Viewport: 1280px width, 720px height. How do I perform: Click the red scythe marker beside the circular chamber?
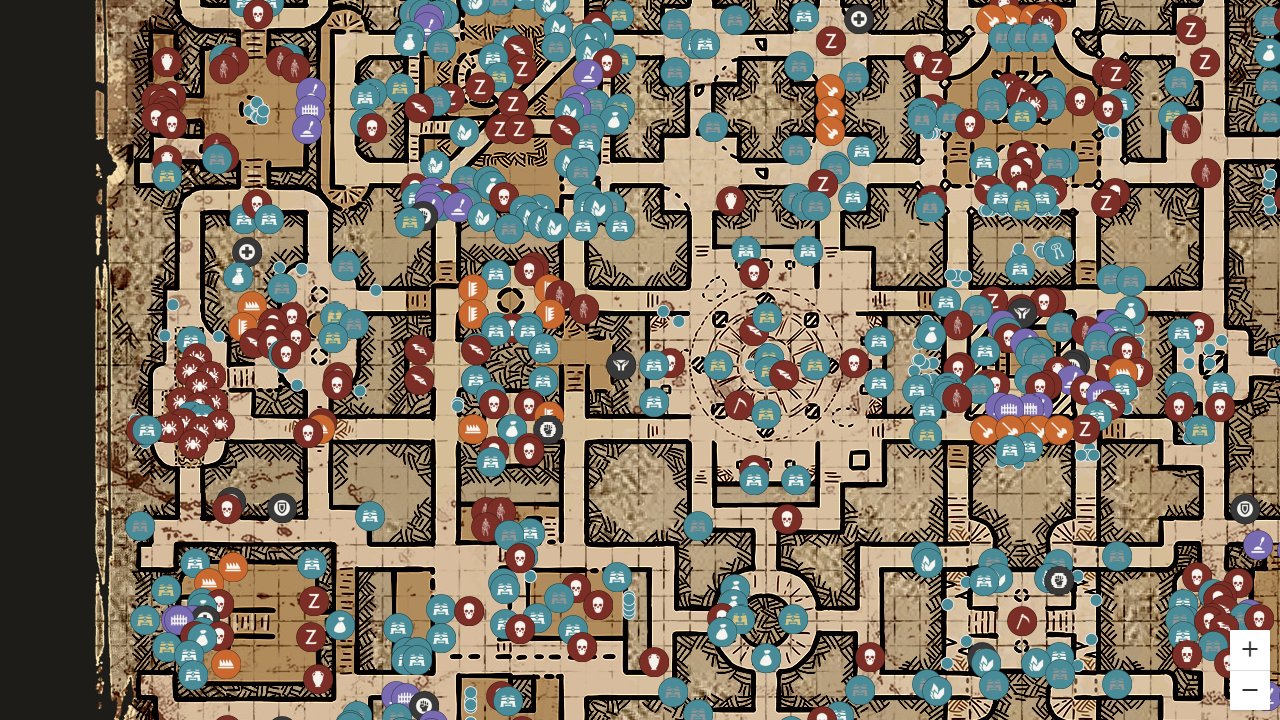(737, 406)
